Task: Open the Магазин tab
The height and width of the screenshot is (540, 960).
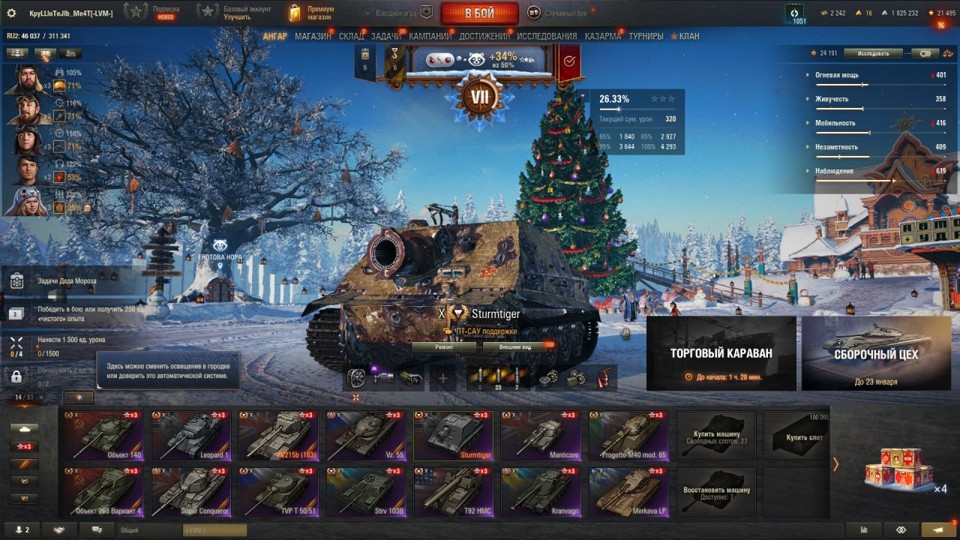Action: tap(313, 37)
